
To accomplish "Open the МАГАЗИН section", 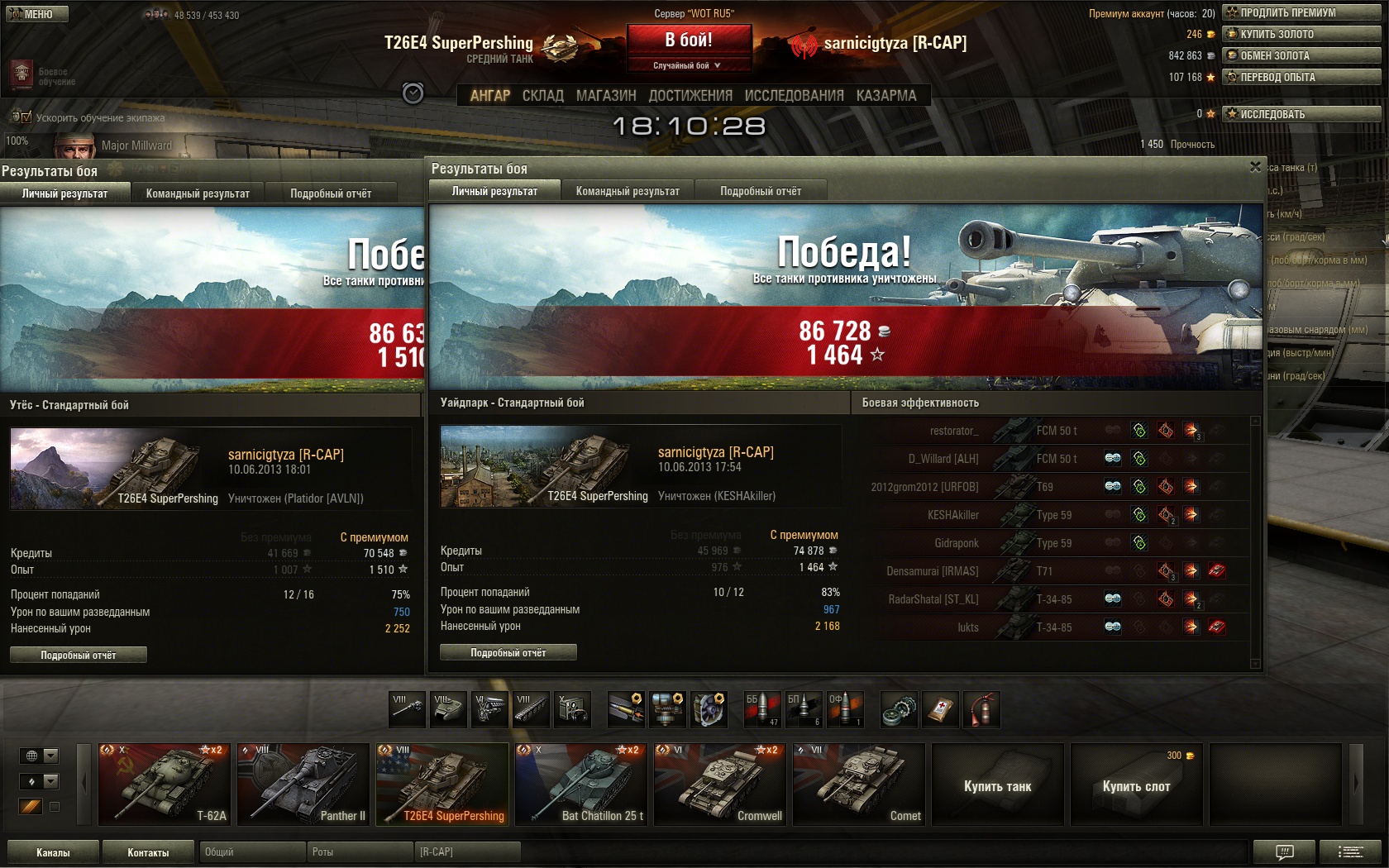I will click(x=606, y=96).
